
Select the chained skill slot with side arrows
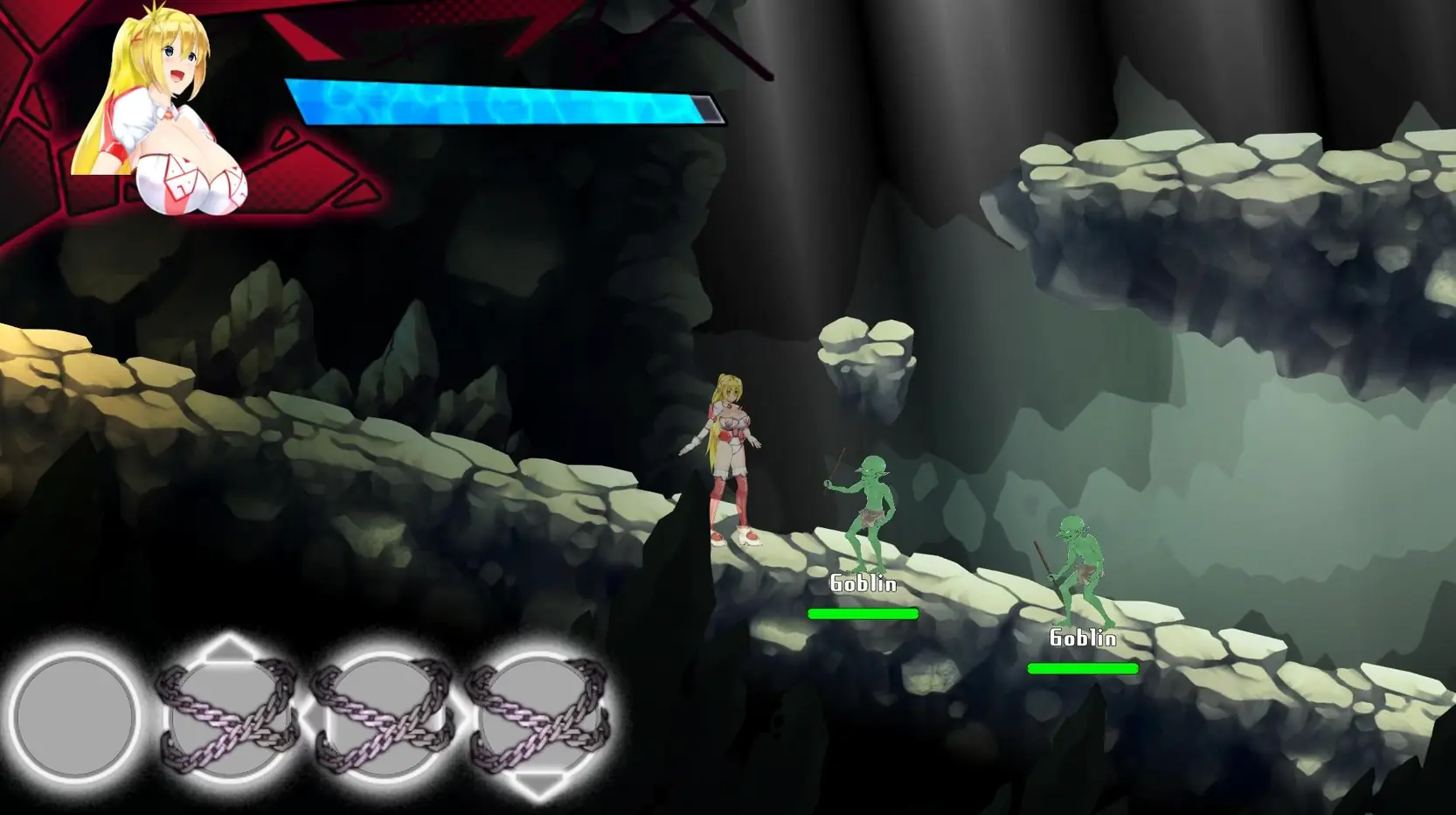pos(383,716)
